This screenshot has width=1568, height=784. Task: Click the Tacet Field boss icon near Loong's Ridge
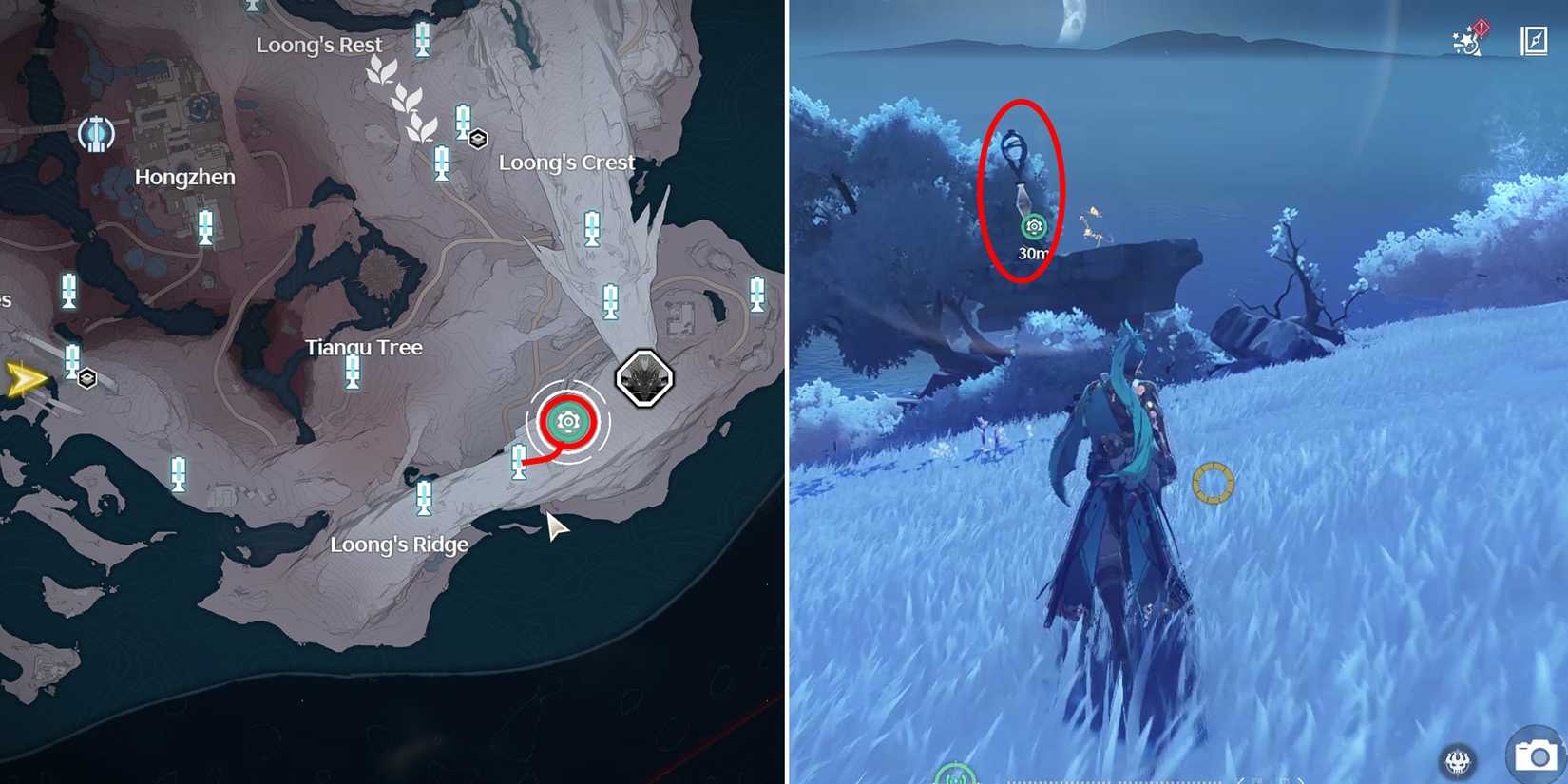click(x=644, y=378)
